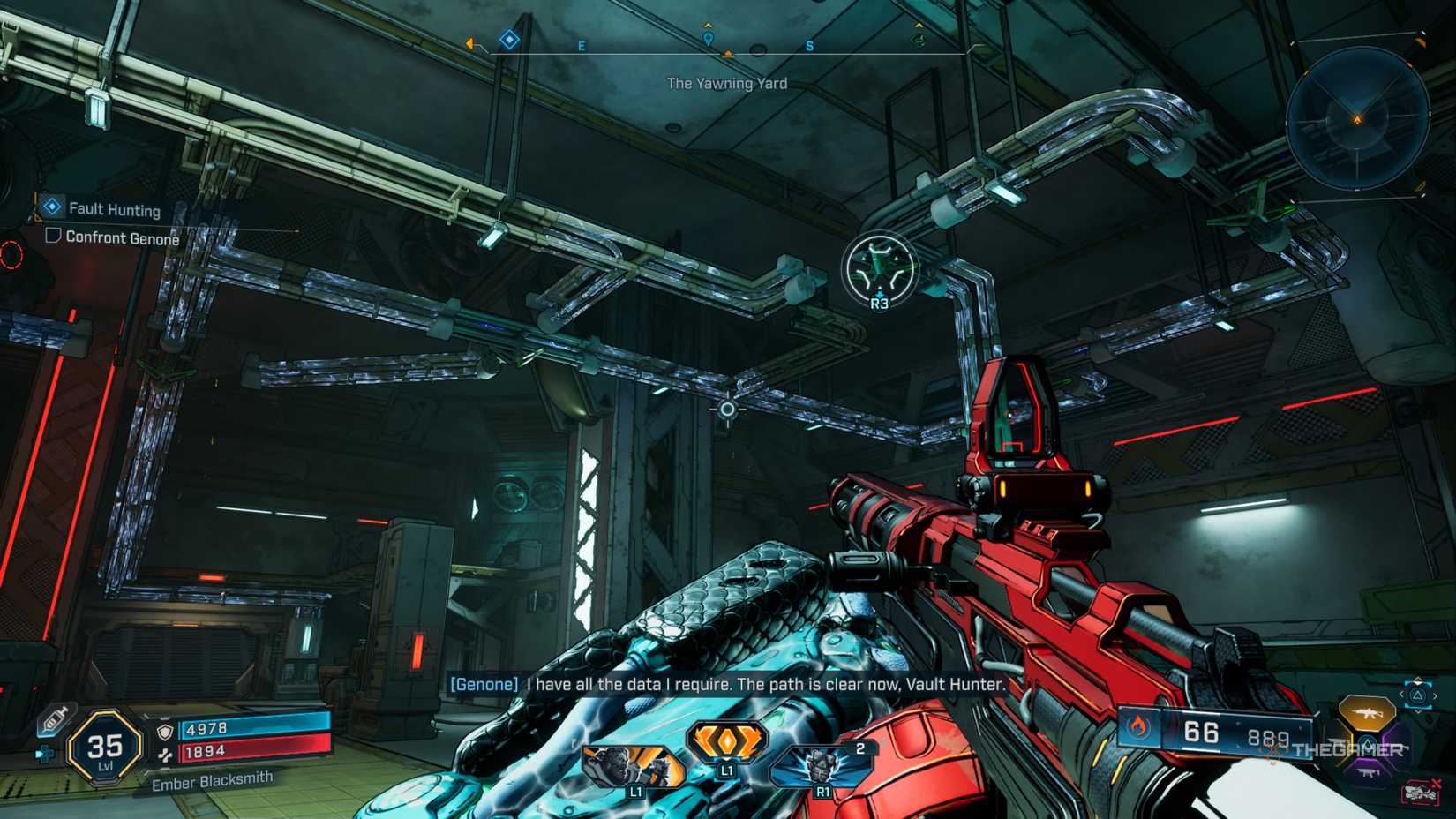Viewport: 1456px width, 819px height.
Task: Open the circular minimap radar
Action: point(1357,119)
